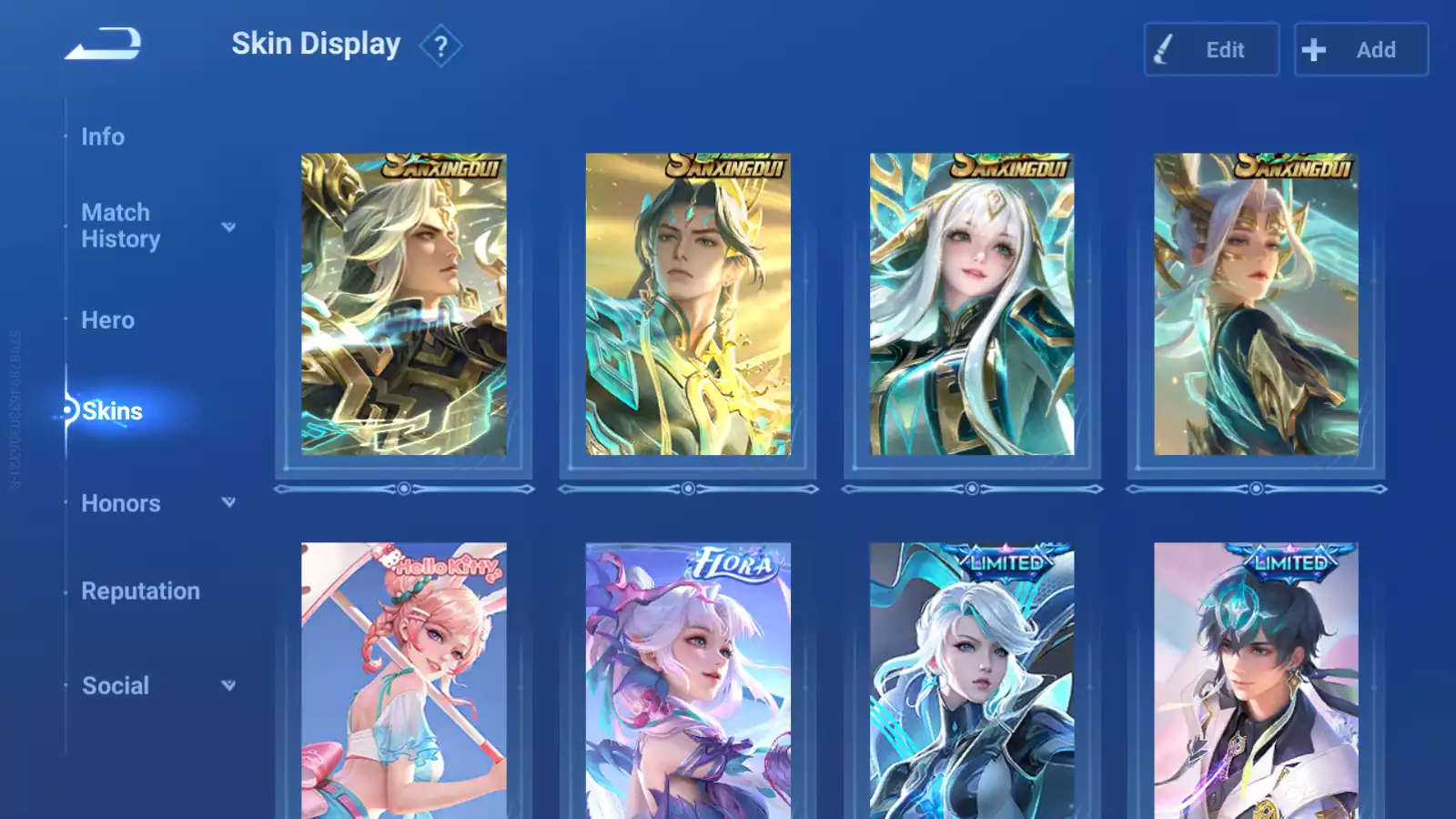This screenshot has height=819, width=1456.
Task: Open the Honors tab
Action: coord(120,503)
